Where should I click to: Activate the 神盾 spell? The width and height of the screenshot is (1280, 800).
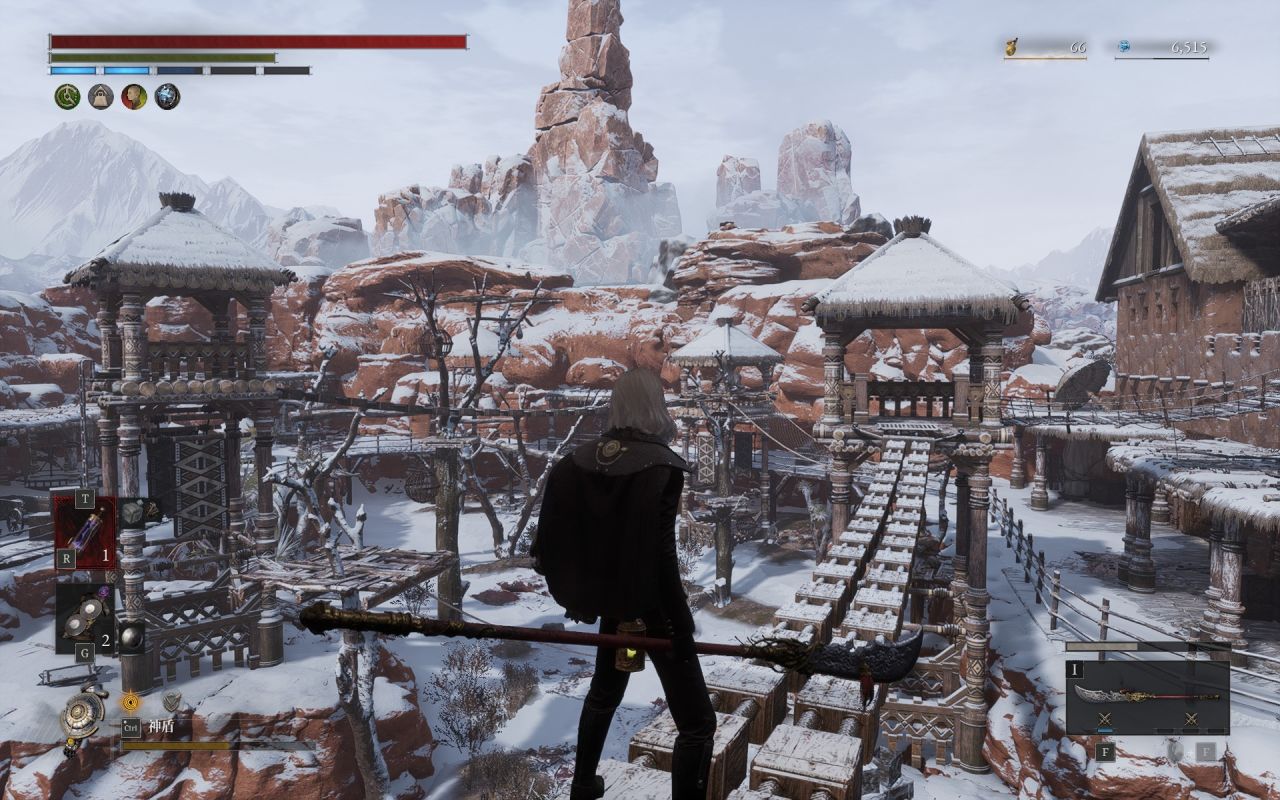[x=162, y=727]
